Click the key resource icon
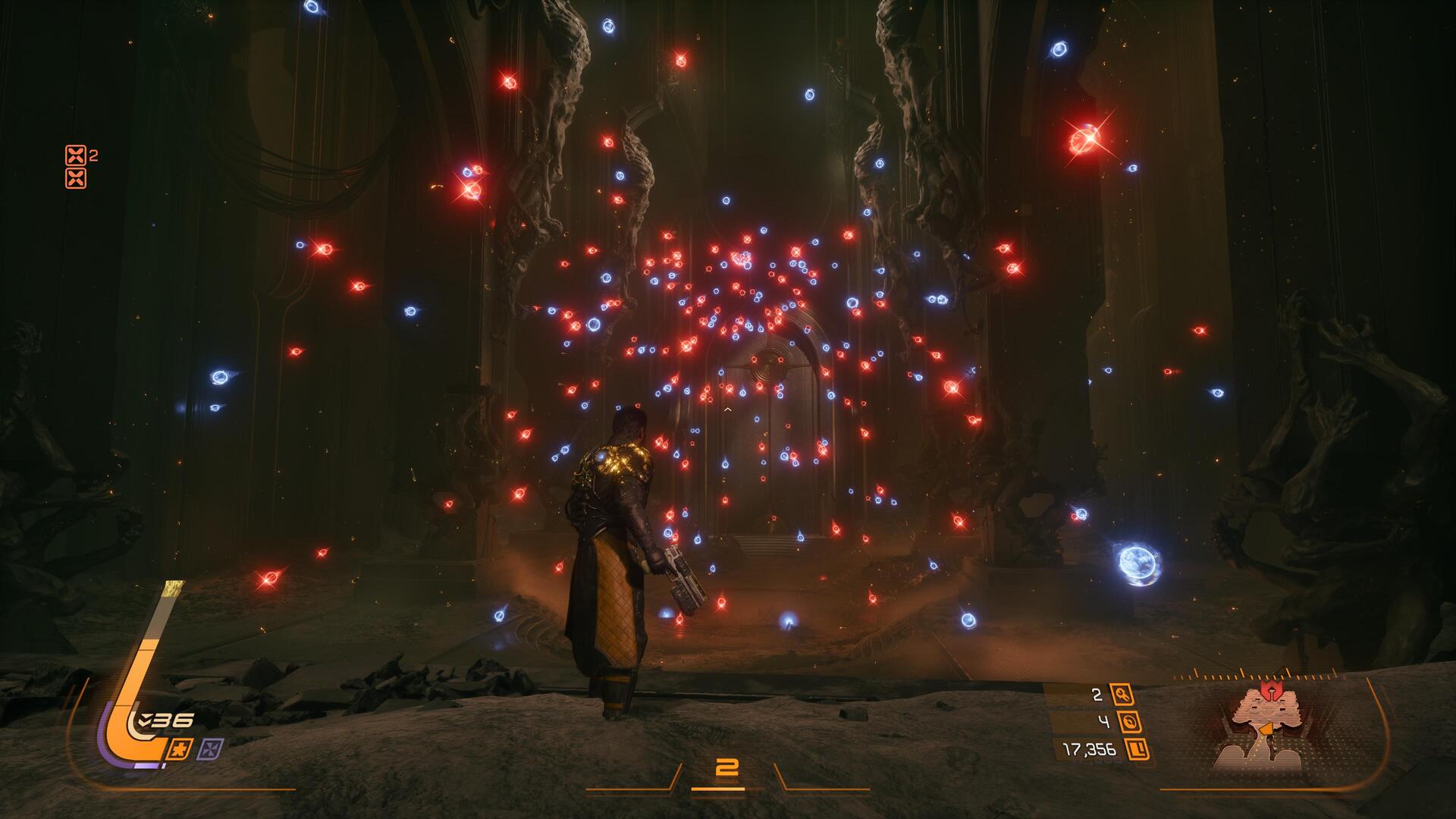Screen dimensions: 1456x819 tap(1121, 694)
